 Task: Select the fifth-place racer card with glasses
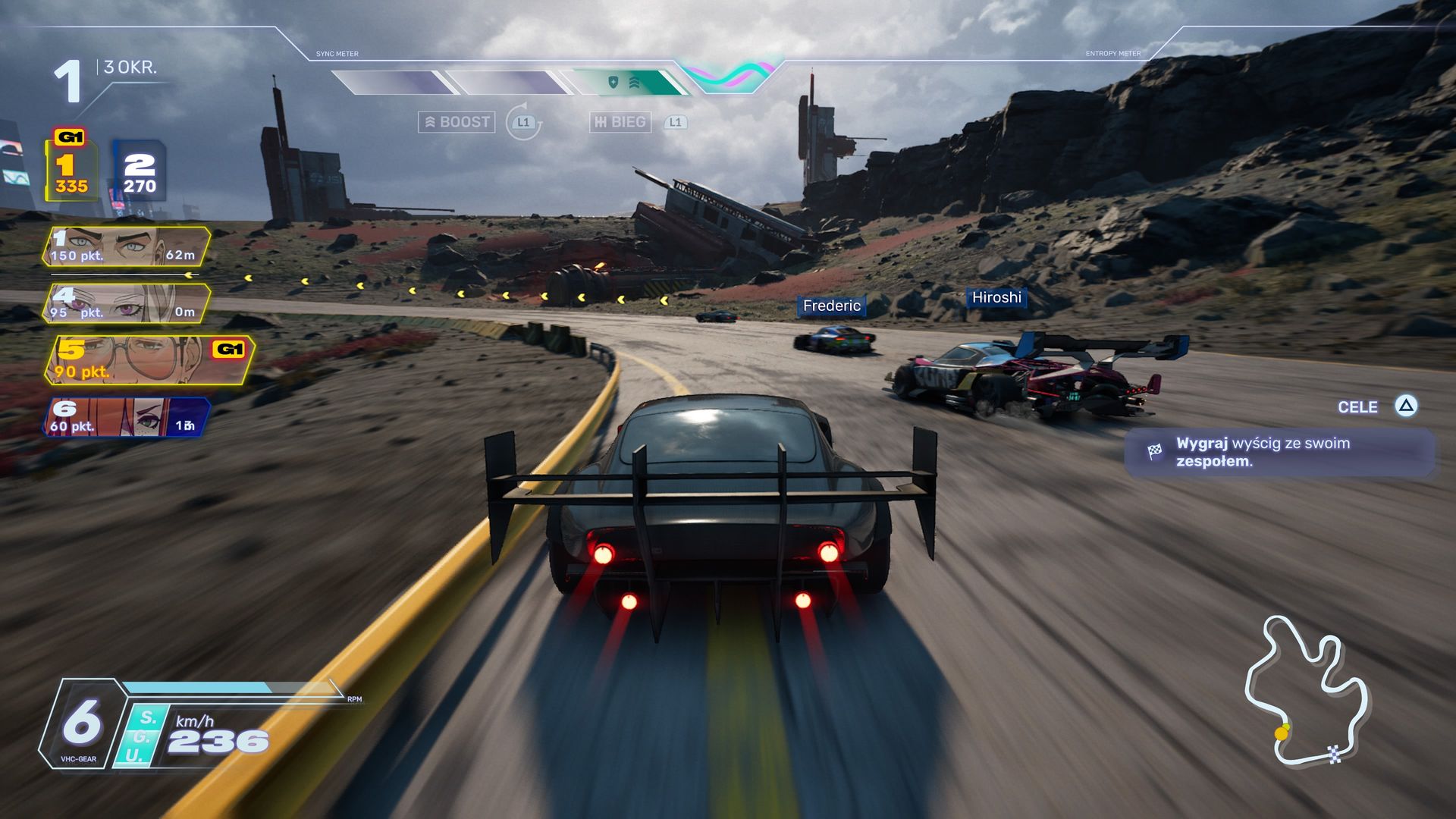(148, 360)
